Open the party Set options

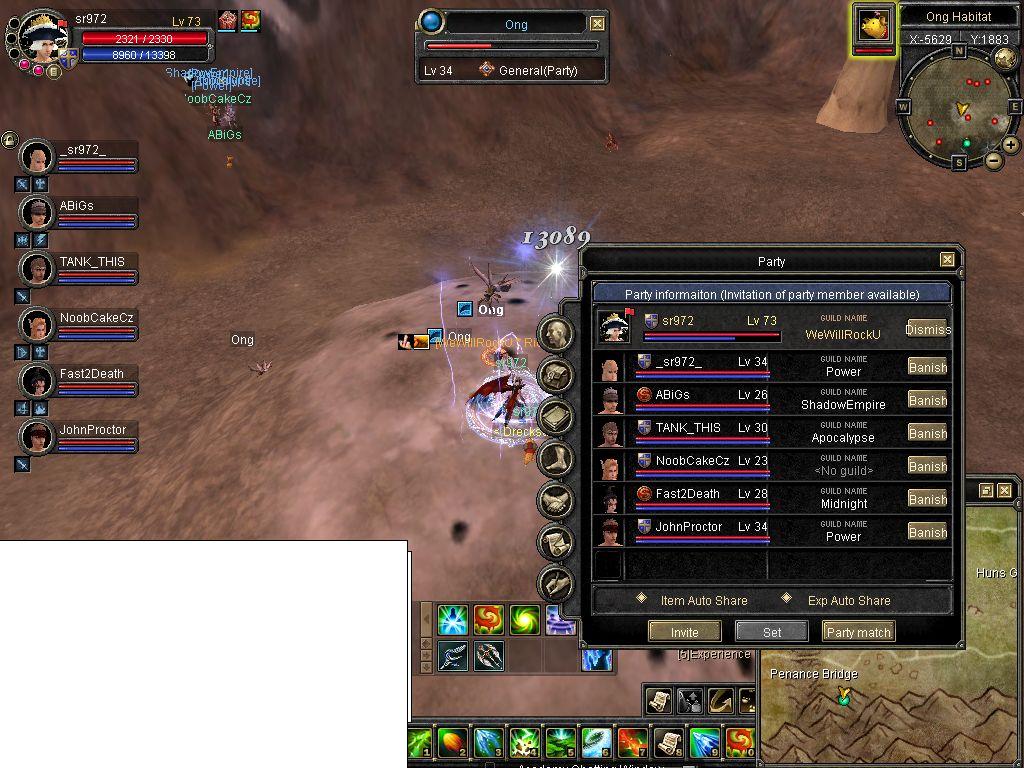pos(772,632)
